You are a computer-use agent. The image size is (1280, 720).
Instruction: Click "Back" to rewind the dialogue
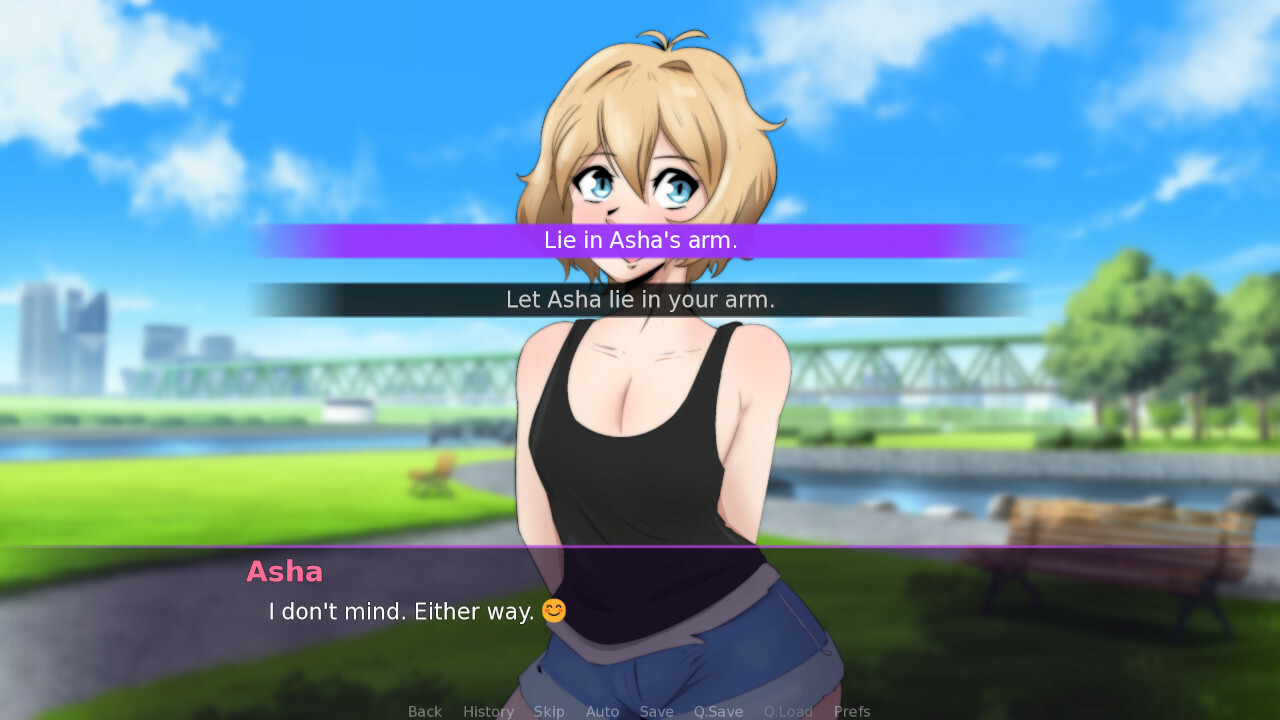click(424, 711)
